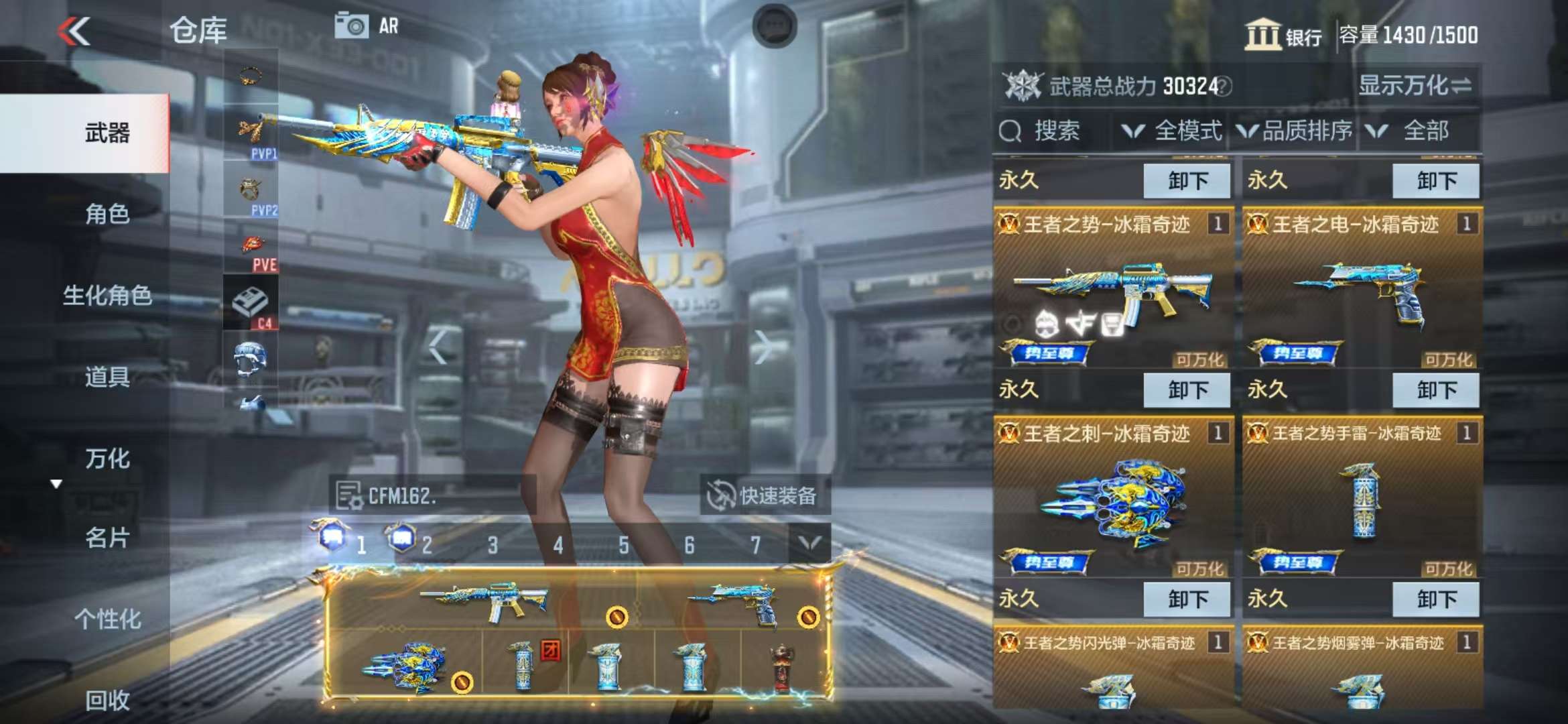Screen dimensions: 1568x724
Task: Open the 个性化 tab
Action: coord(107,619)
